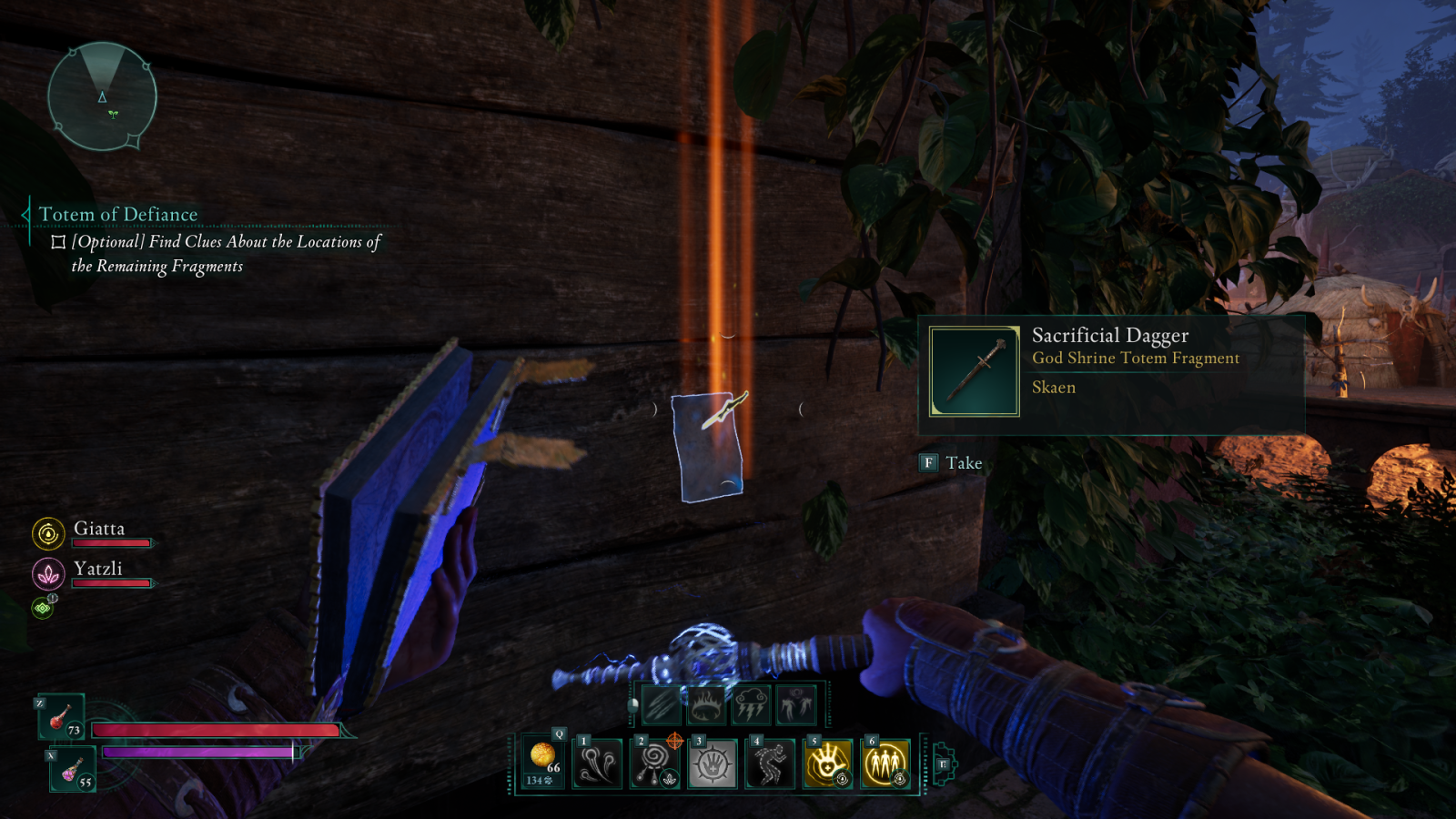
Task: Select the Skaen label in the item tooltip
Action: tap(1053, 387)
